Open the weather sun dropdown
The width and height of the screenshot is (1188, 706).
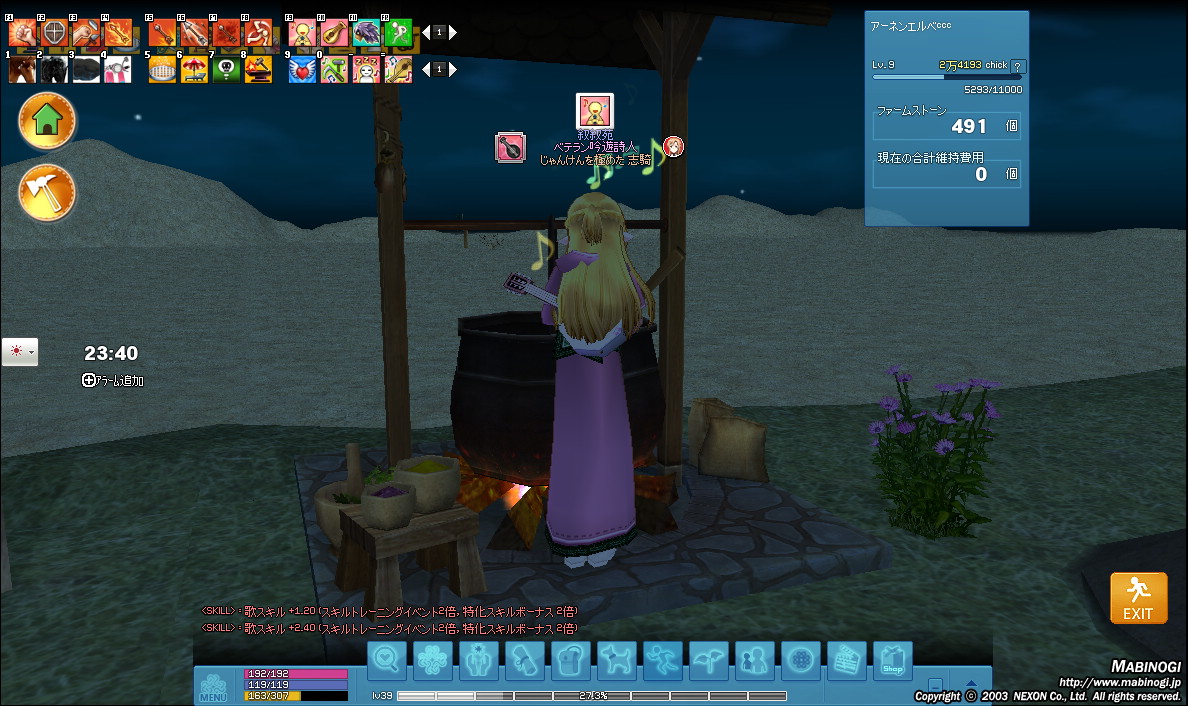click(20, 352)
